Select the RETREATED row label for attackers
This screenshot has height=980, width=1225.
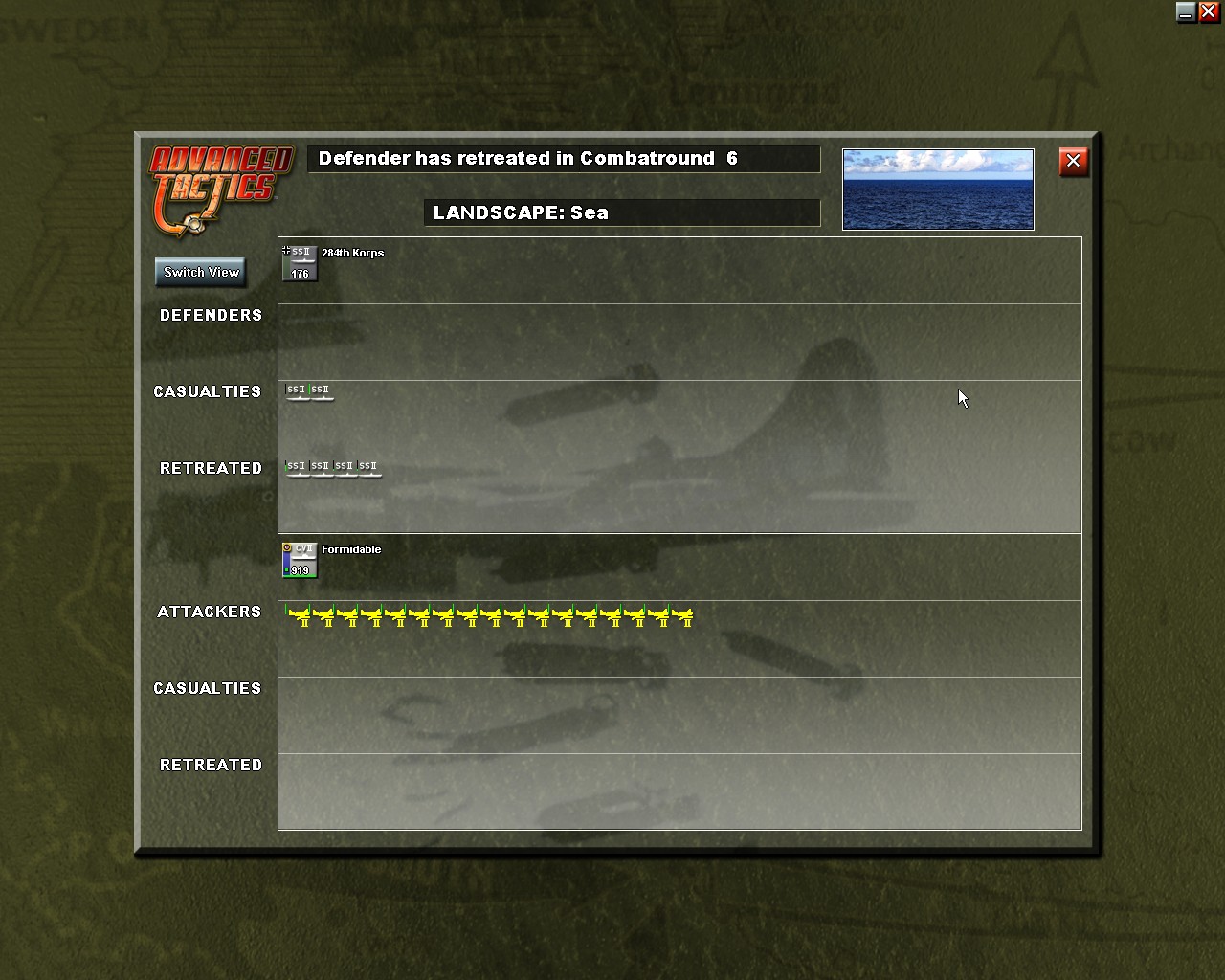coord(211,765)
